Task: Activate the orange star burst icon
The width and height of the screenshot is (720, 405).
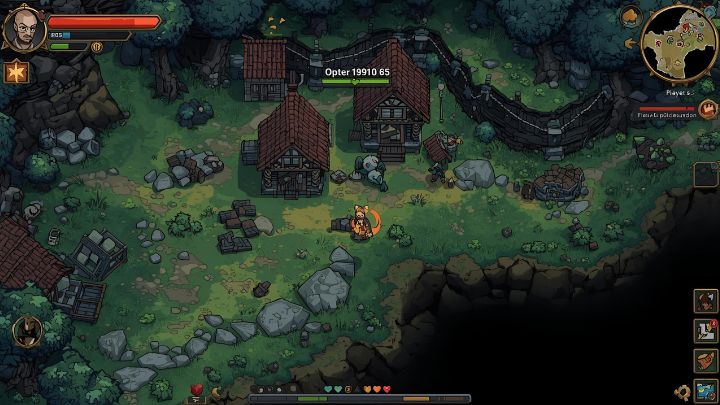Action: pyautogui.click(x=15, y=71)
